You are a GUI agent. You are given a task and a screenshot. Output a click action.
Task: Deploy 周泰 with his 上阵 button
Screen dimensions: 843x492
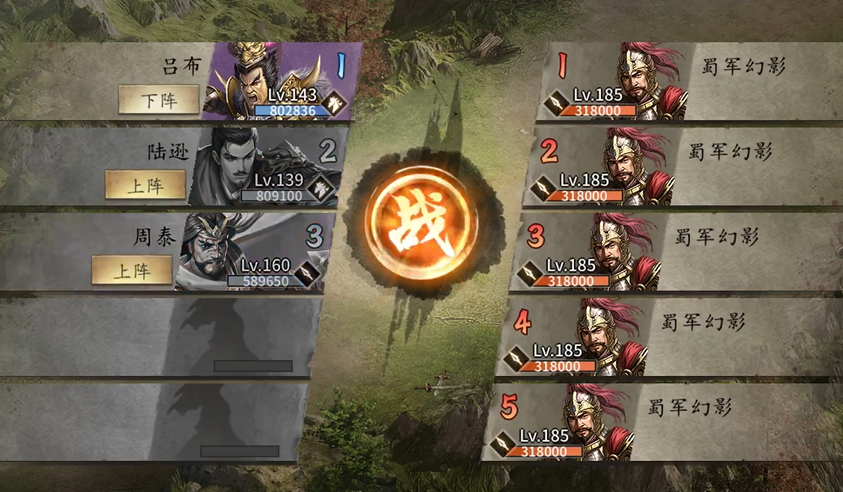[132, 269]
